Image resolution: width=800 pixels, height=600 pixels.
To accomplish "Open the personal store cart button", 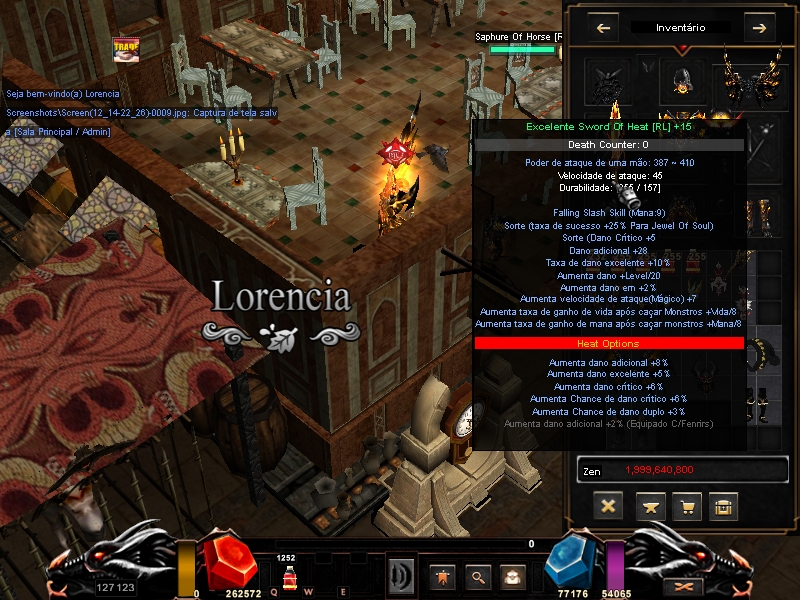I will pos(686,506).
